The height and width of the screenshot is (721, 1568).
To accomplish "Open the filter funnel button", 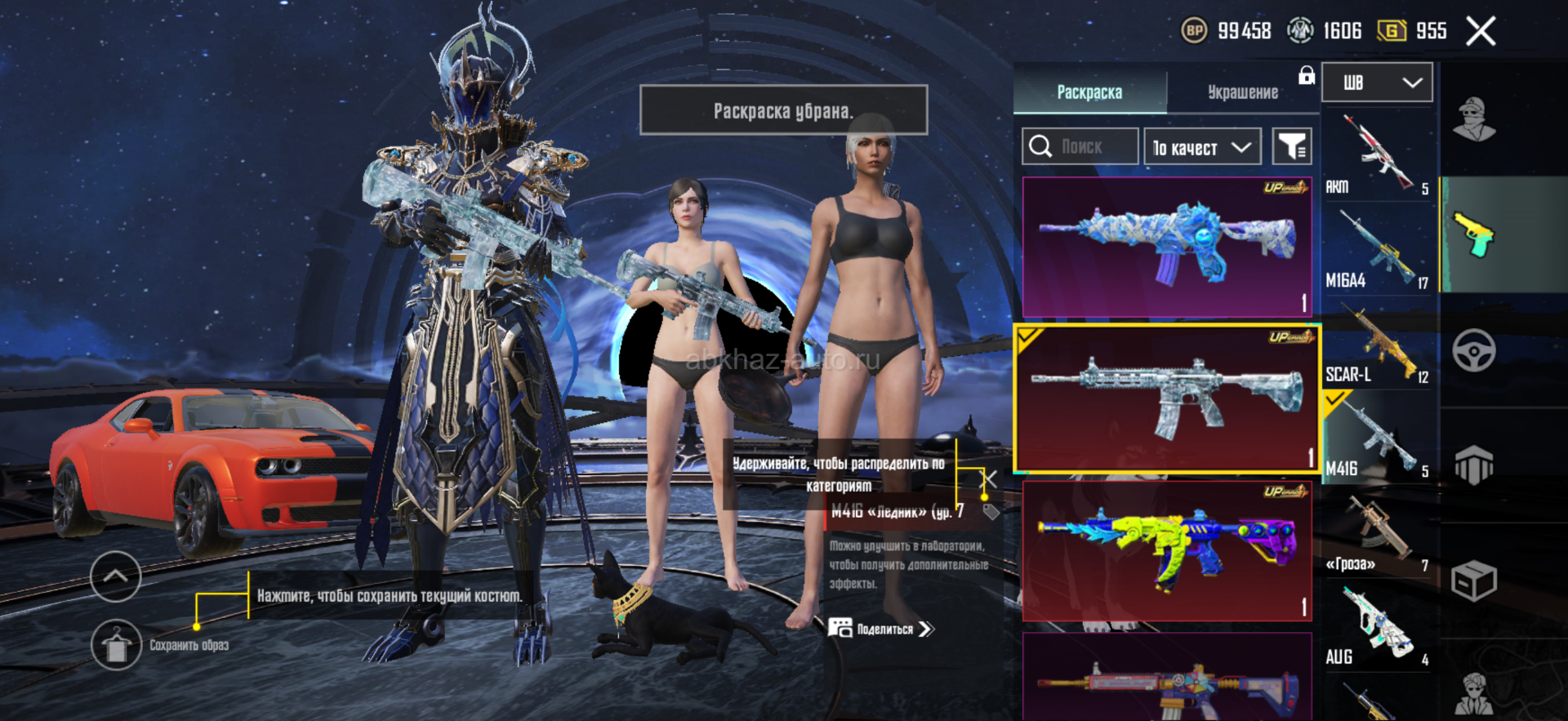I will coord(1292,147).
